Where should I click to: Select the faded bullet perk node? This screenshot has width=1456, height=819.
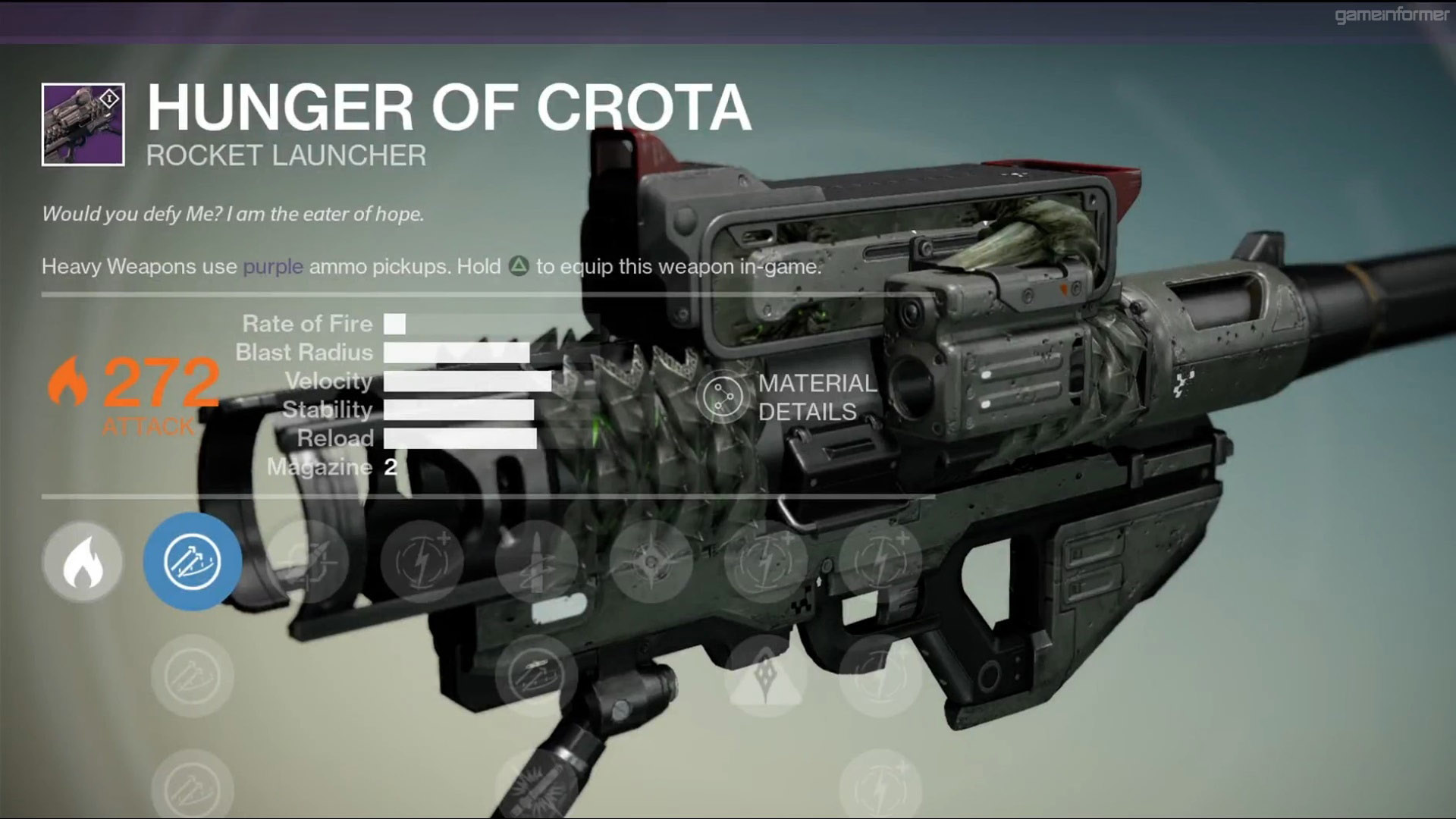click(x=536, y=562)
